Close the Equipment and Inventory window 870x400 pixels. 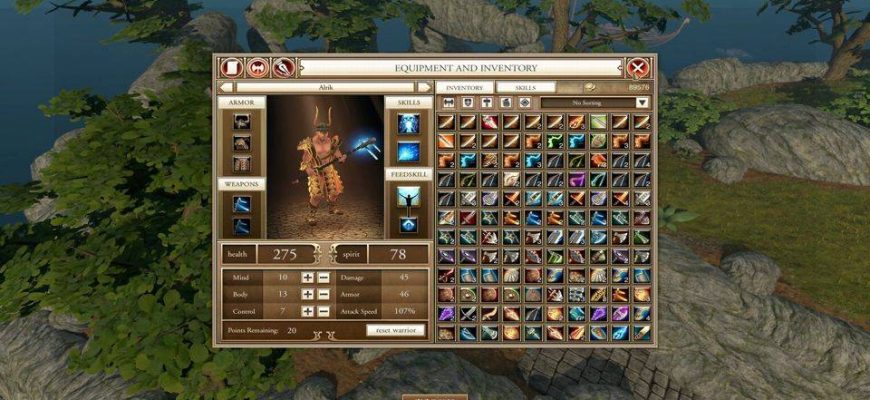tap(638, 68)
